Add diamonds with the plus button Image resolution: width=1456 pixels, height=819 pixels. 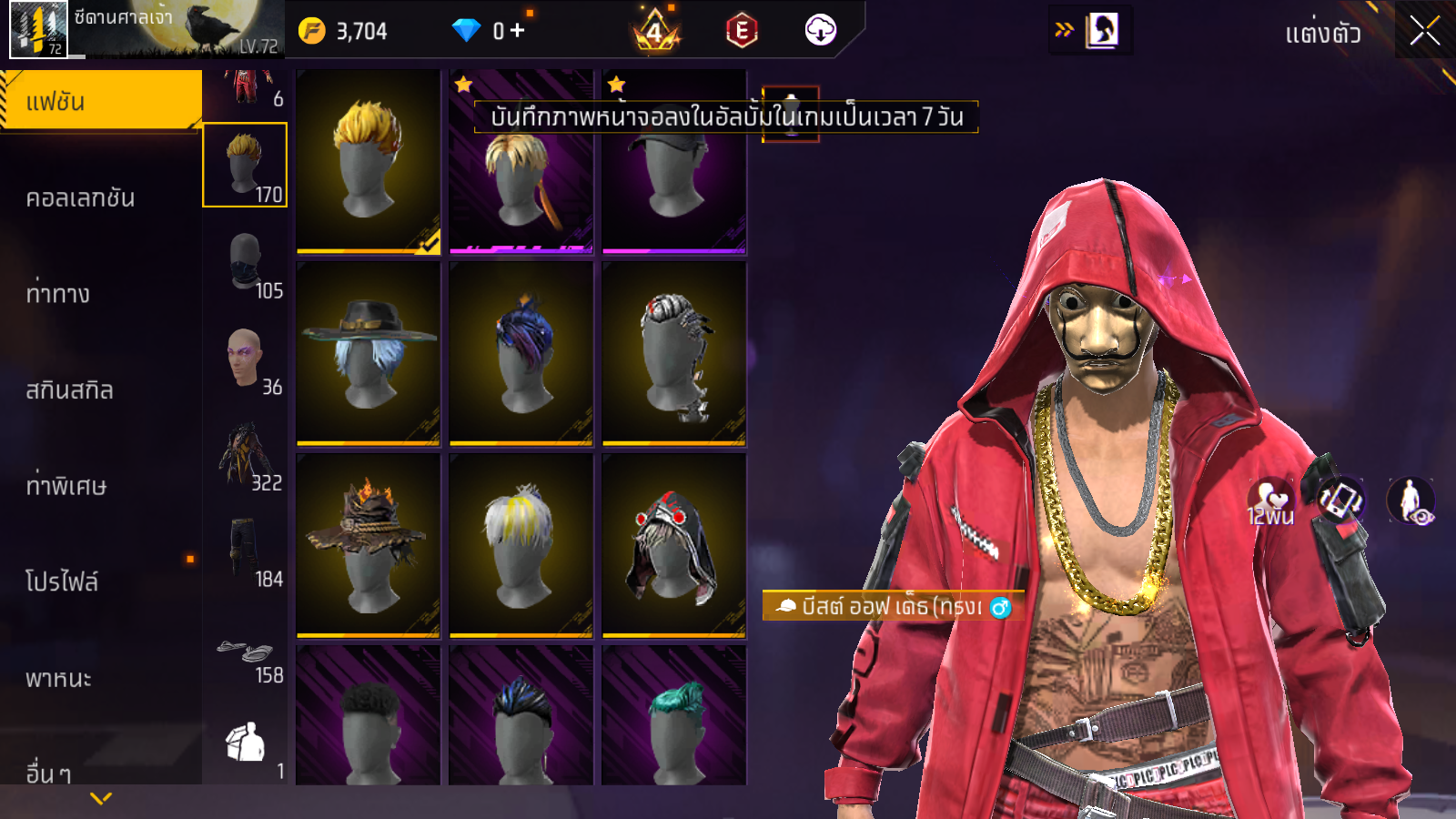[517, 31]
